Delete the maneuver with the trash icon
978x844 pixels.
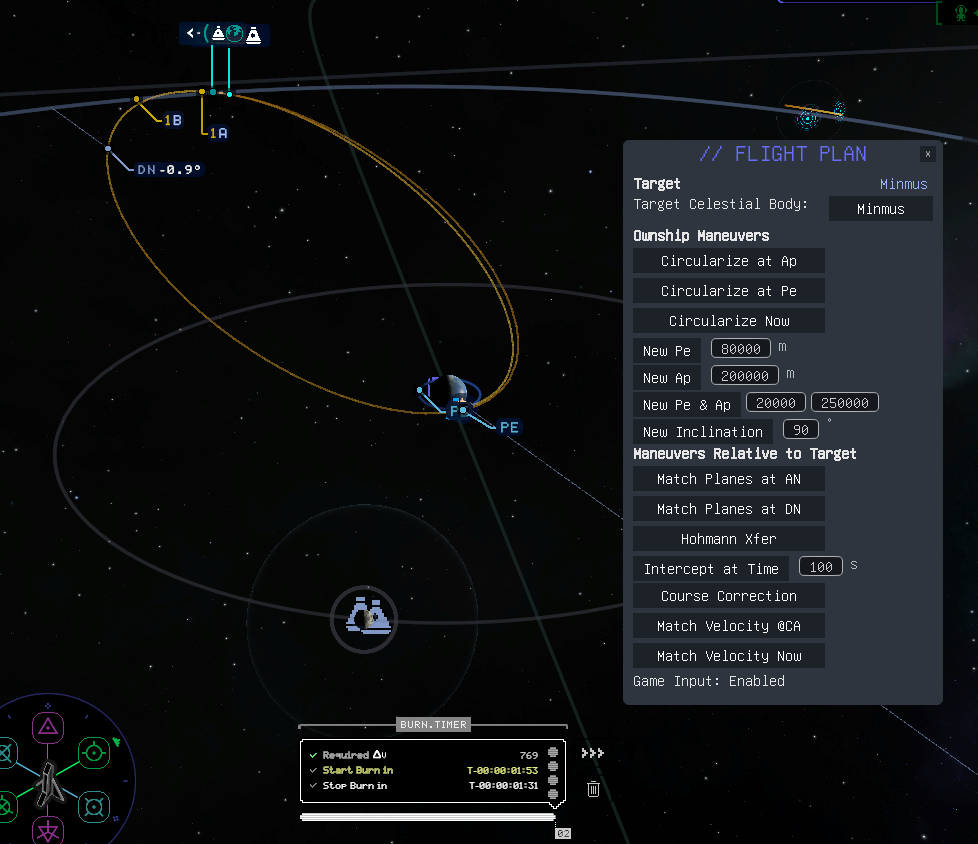tap(593, 789)
